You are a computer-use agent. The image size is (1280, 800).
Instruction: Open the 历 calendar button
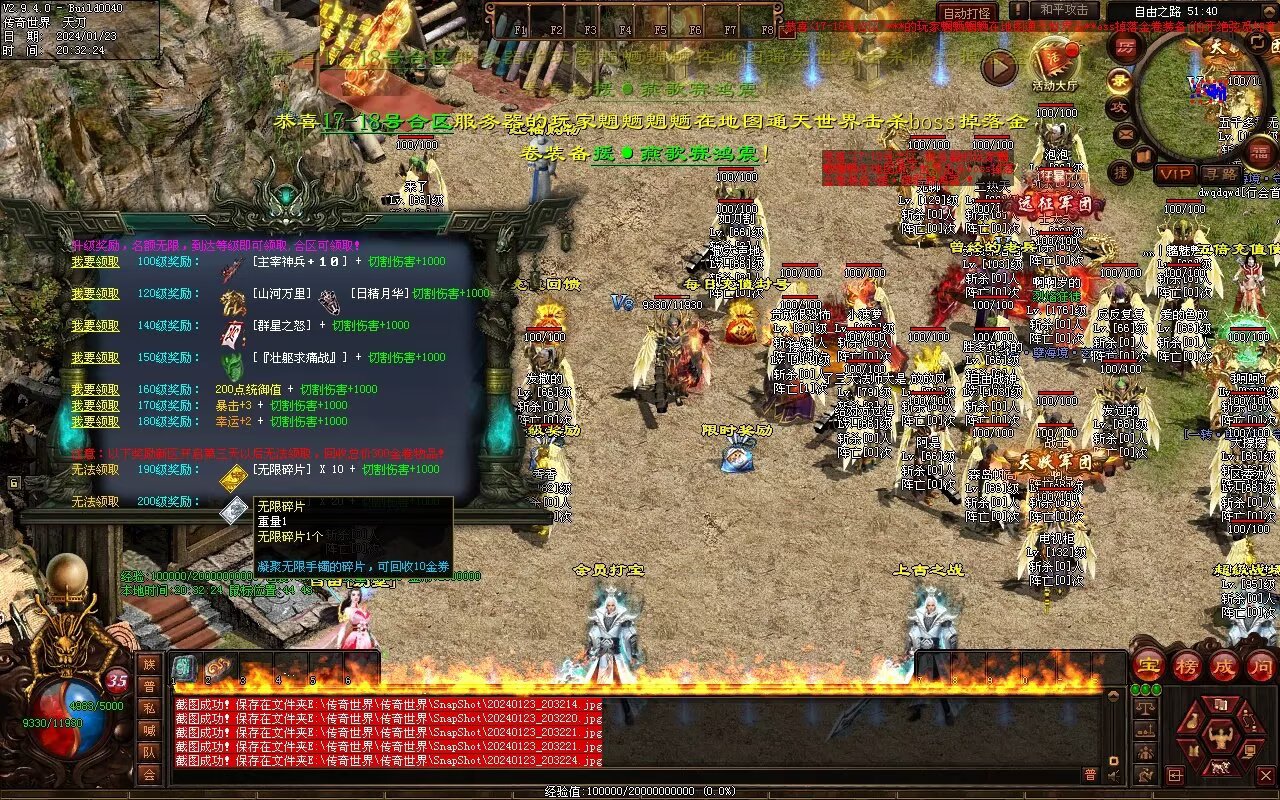pyautogui.click(x=1126, y=47)
